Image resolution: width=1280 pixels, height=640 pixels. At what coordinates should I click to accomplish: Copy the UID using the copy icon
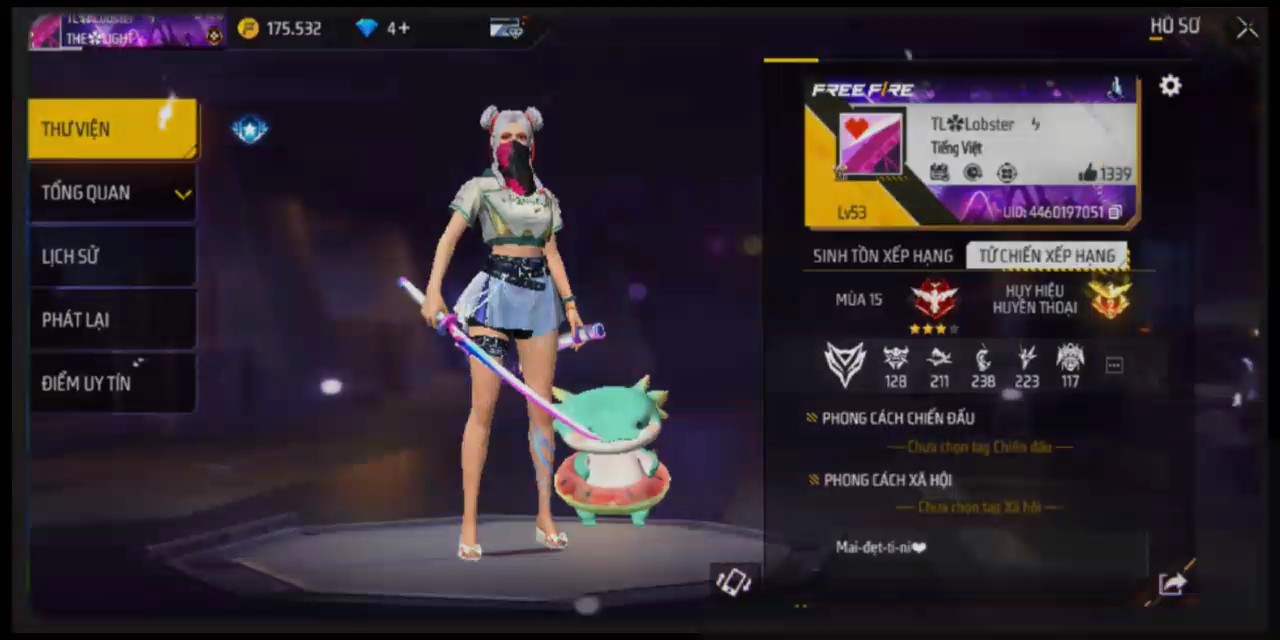1115,212
